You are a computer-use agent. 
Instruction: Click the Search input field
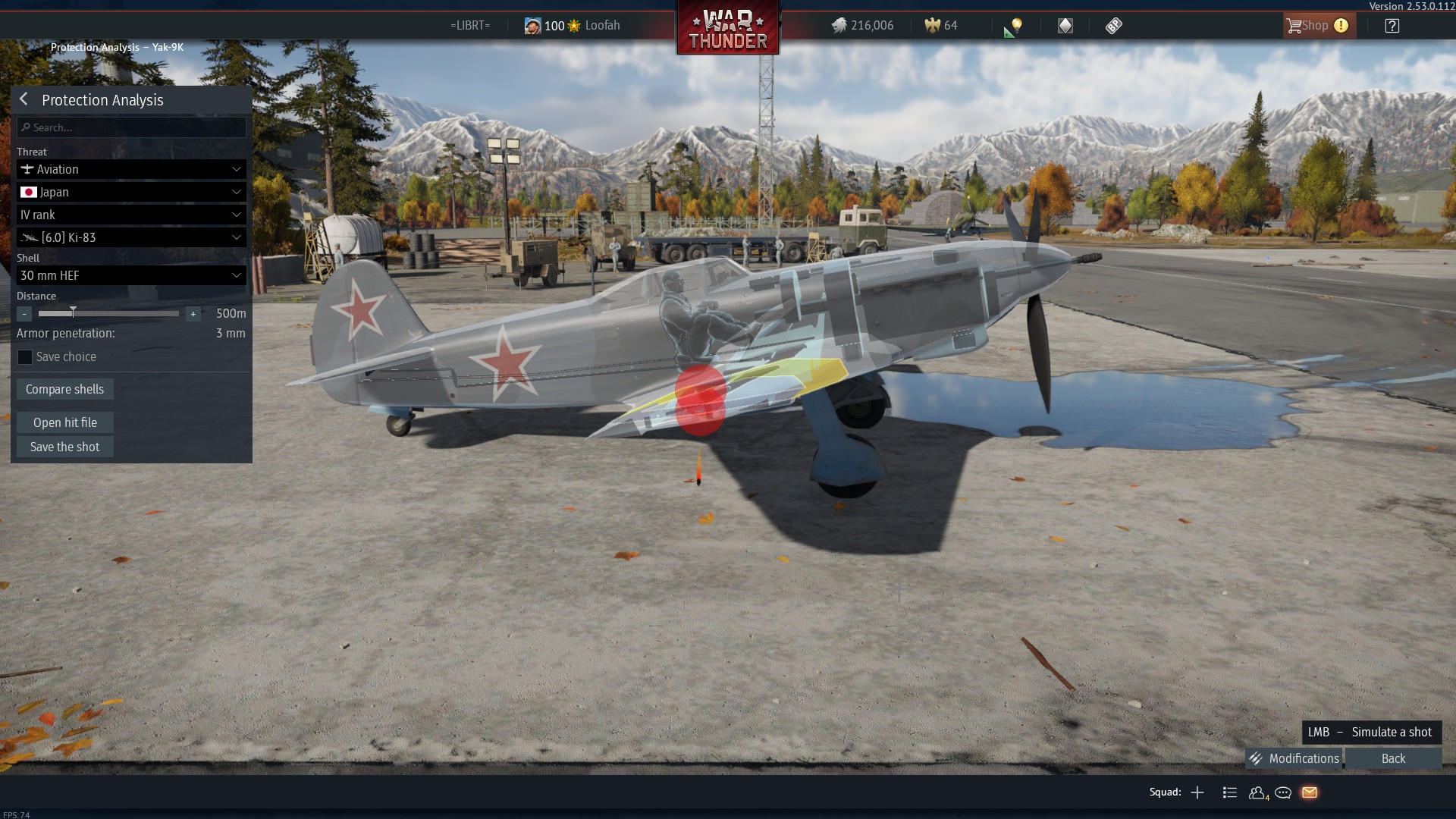(x=131, y=127)
